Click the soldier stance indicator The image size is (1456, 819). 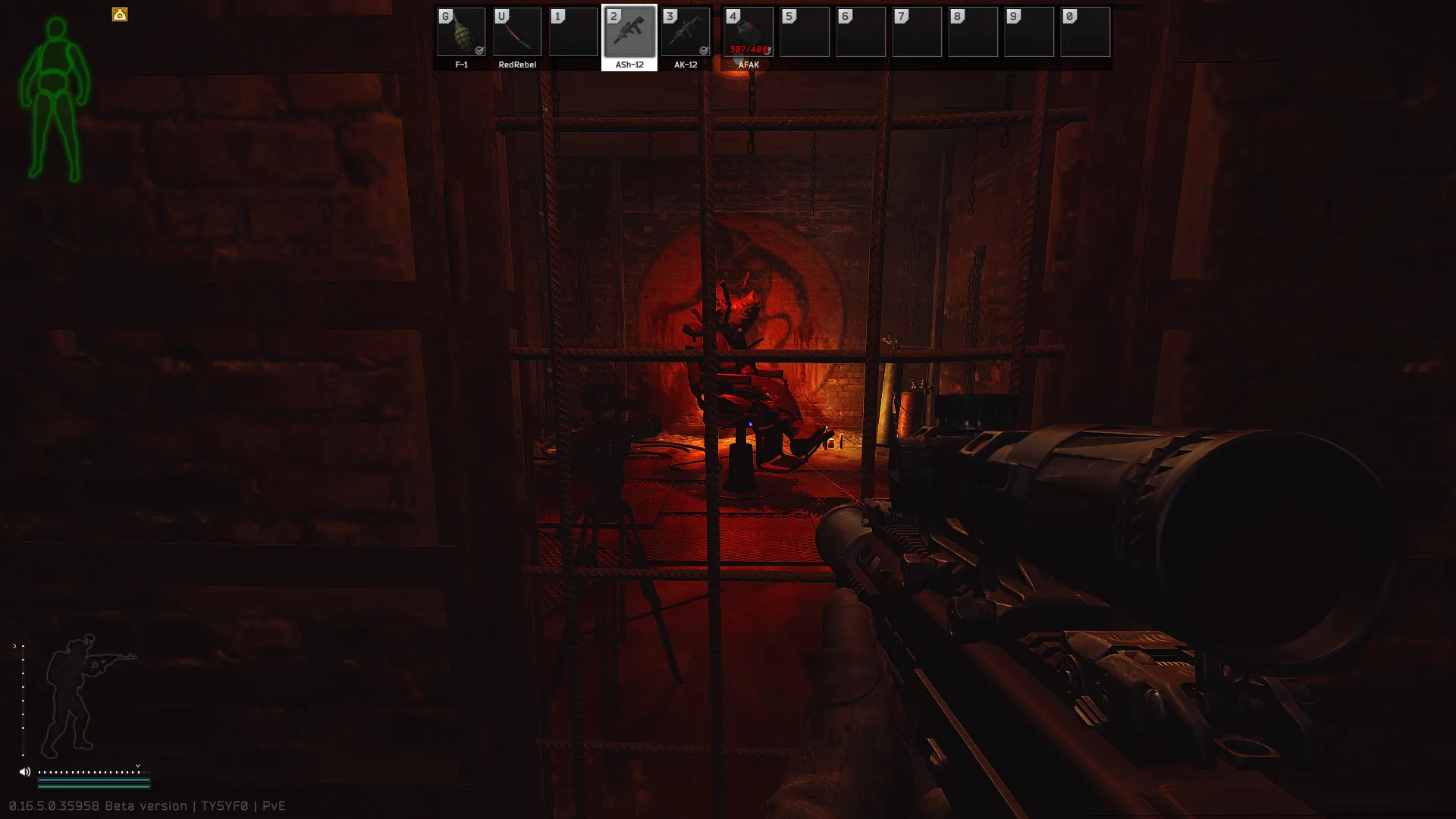coord(83,694)
